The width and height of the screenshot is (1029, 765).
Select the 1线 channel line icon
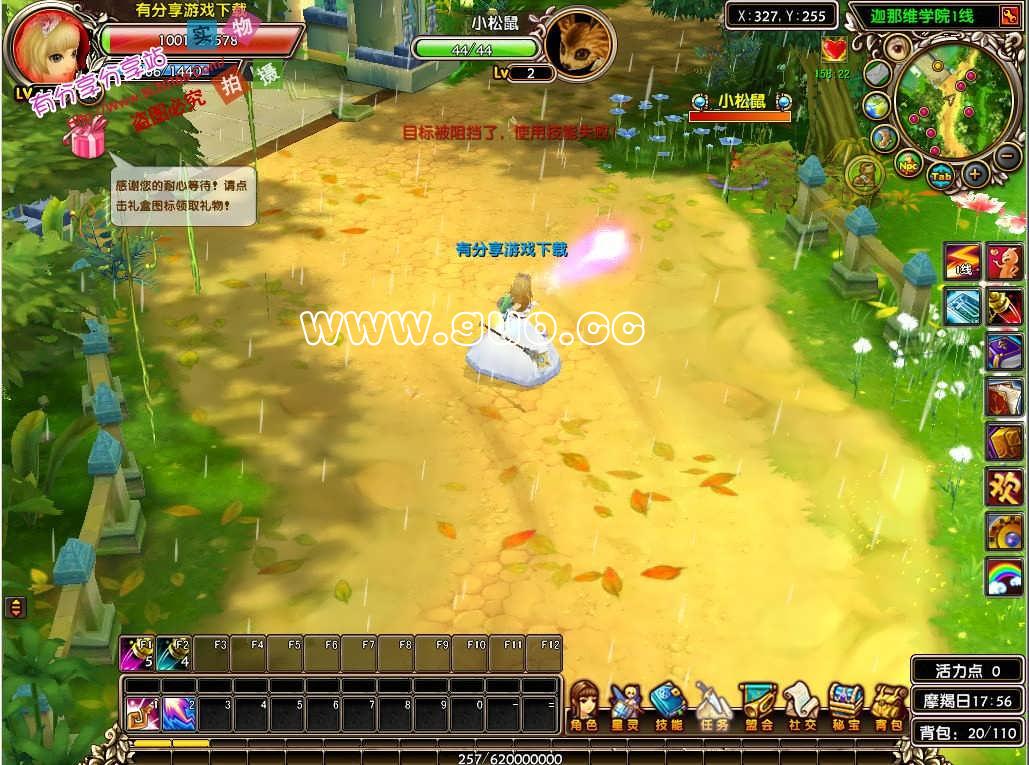click(x=964, y=261)
